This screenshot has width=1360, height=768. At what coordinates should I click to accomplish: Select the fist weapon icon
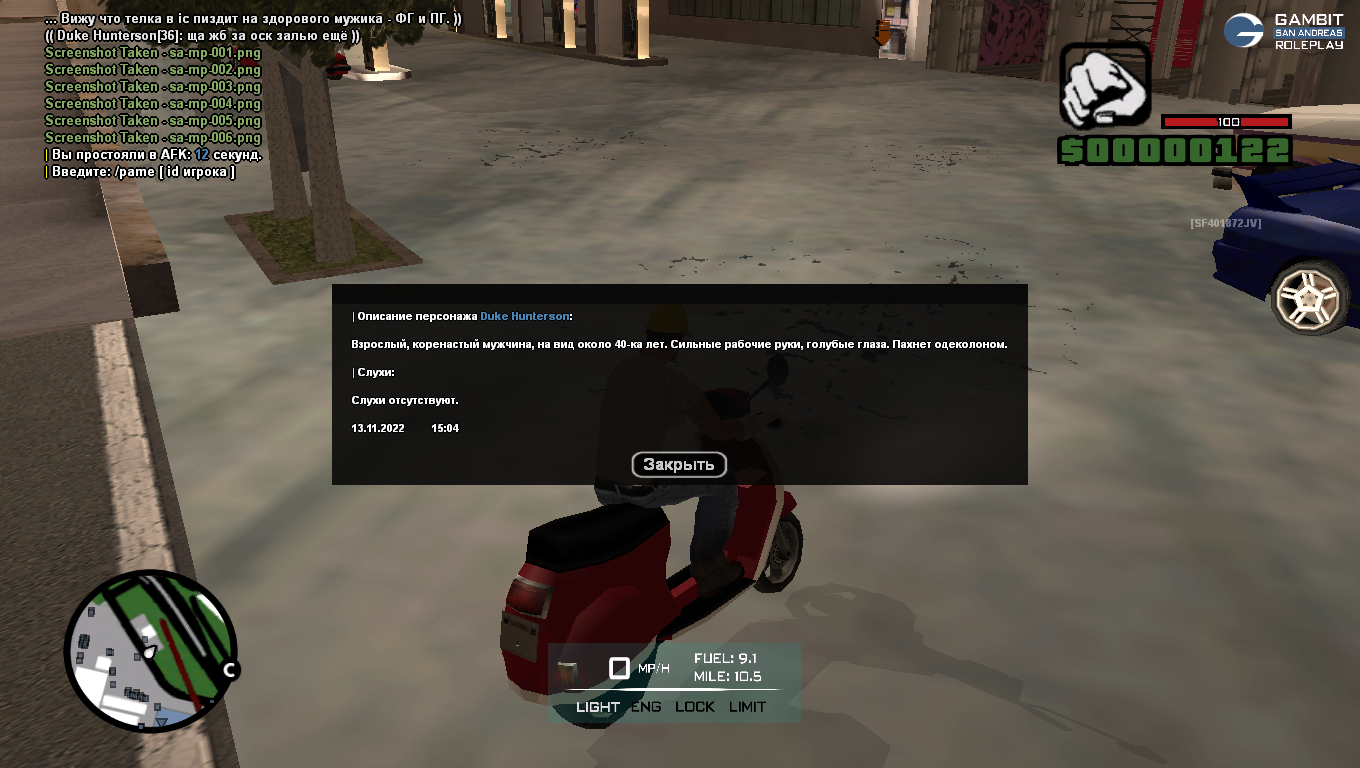tap(1105, 84)
